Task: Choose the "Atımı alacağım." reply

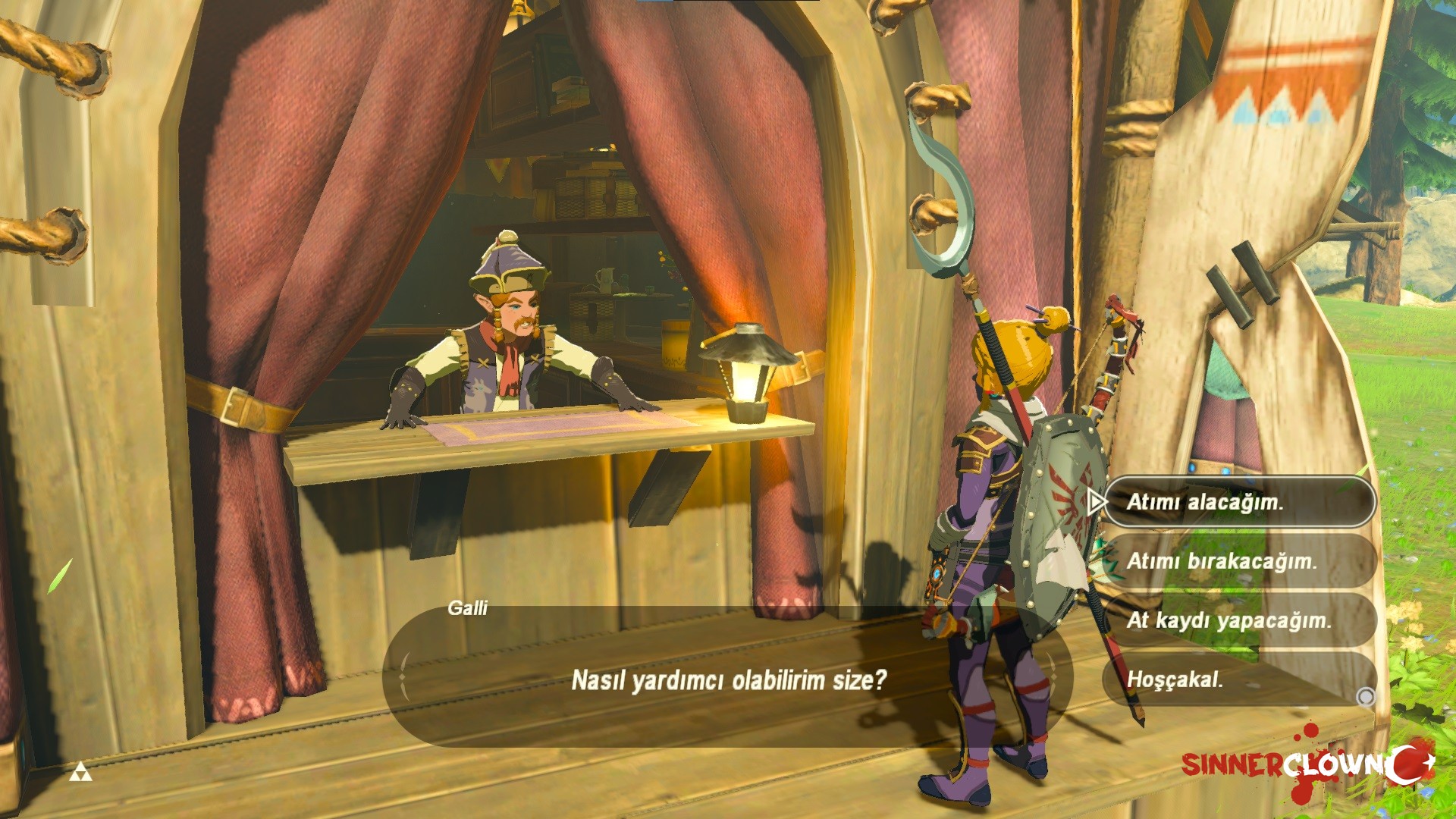Action: coord(1238,502)
